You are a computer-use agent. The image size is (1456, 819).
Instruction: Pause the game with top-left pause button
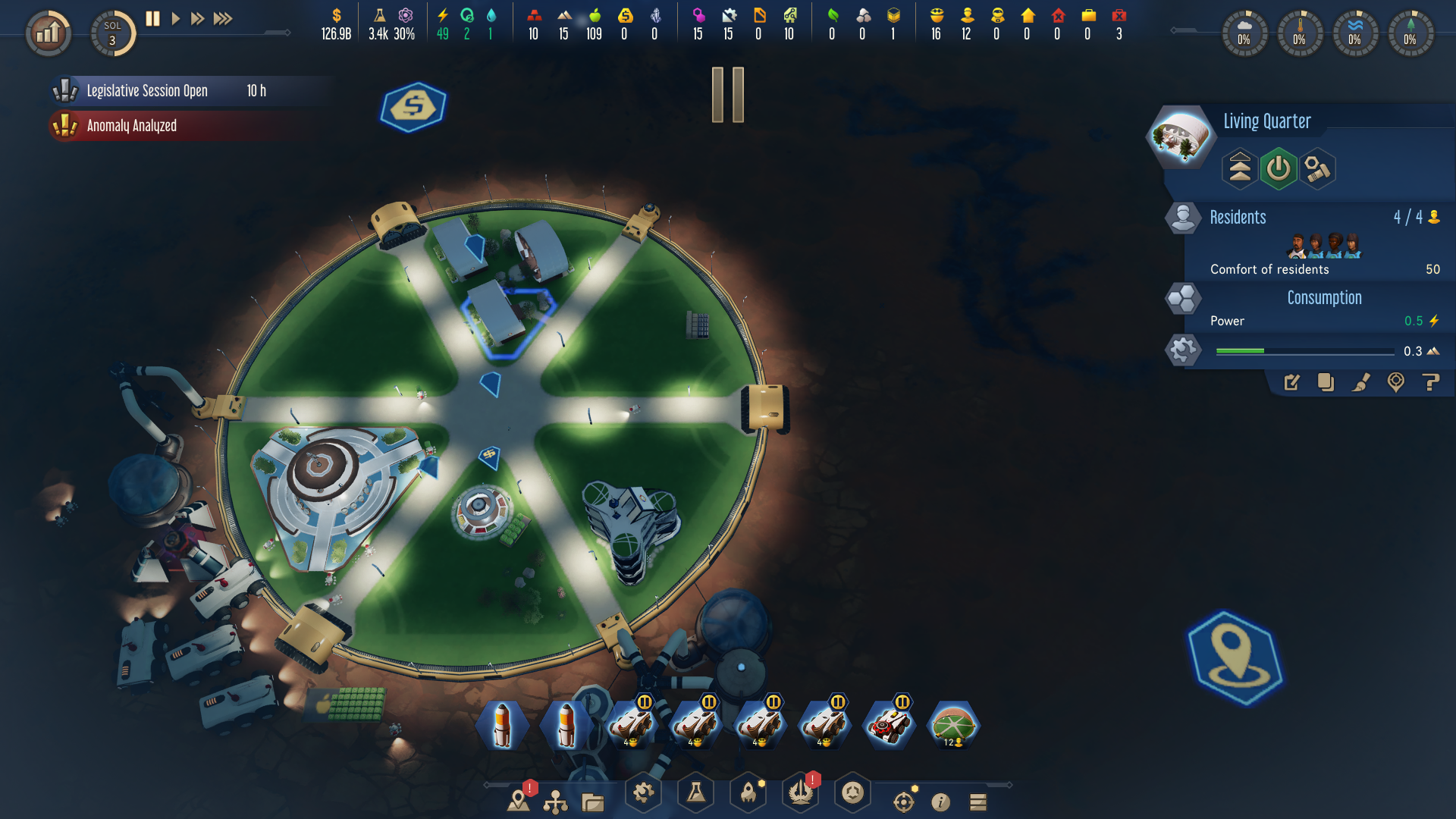(x=152, y=19)
